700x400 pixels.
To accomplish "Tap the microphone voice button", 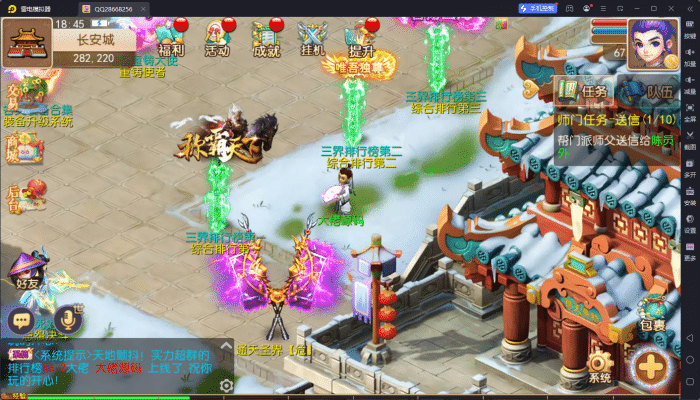I will click(x=68, y=319).
